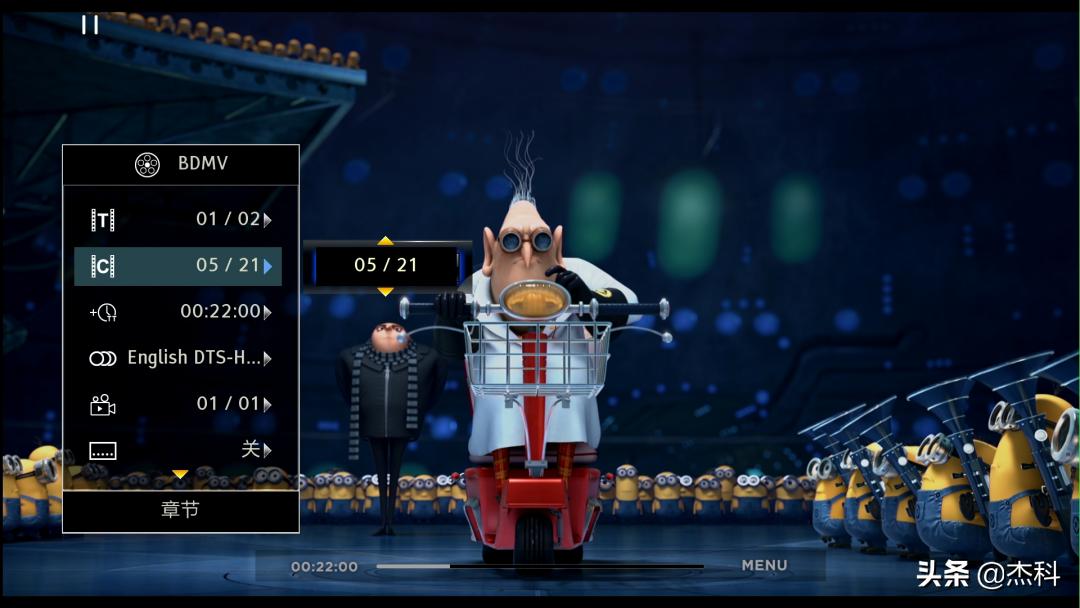The width and height of the screenshot is (1080, 608).
Task: Click the BDMV disc header
Action: point(181,164)
